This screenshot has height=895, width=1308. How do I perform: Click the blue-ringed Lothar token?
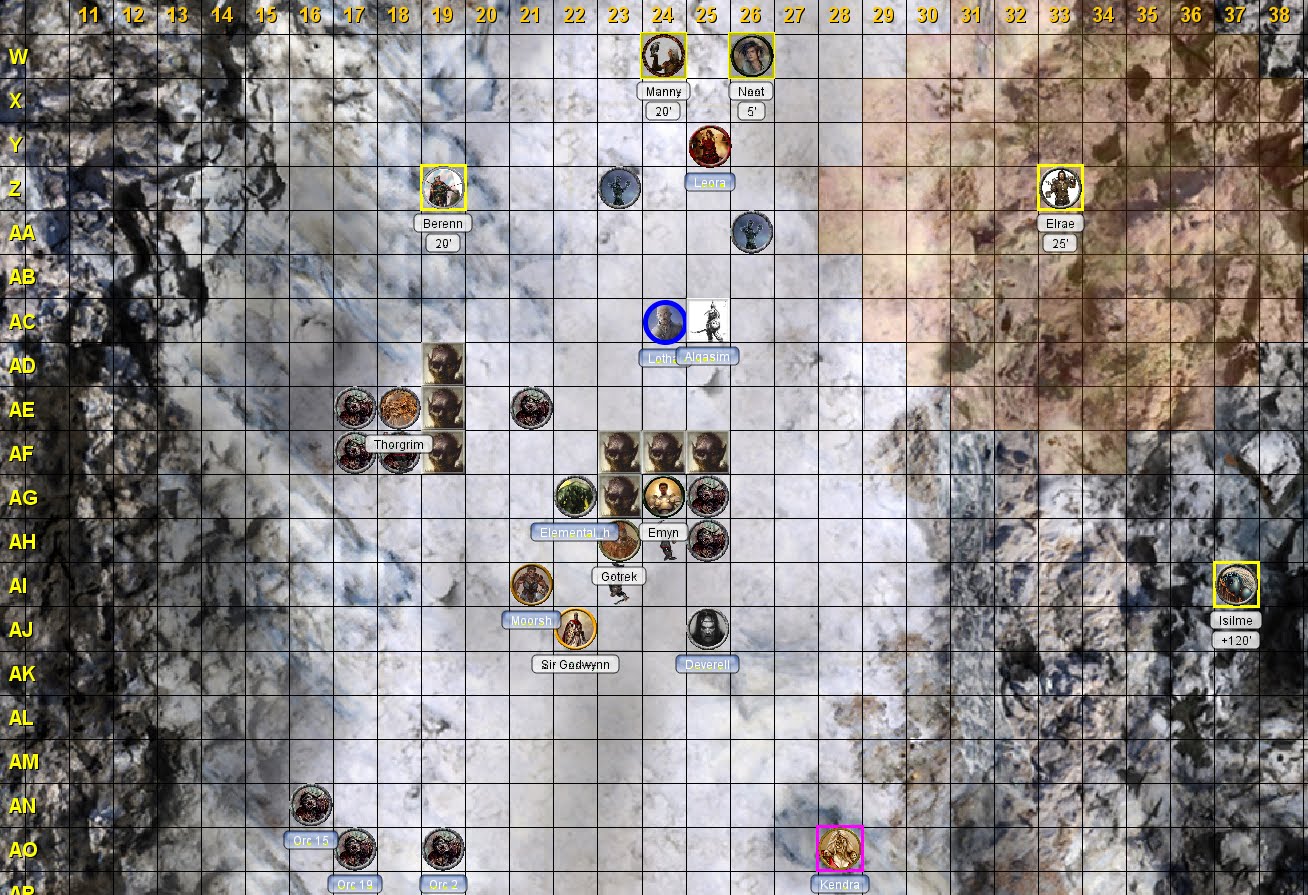point(664,322)
